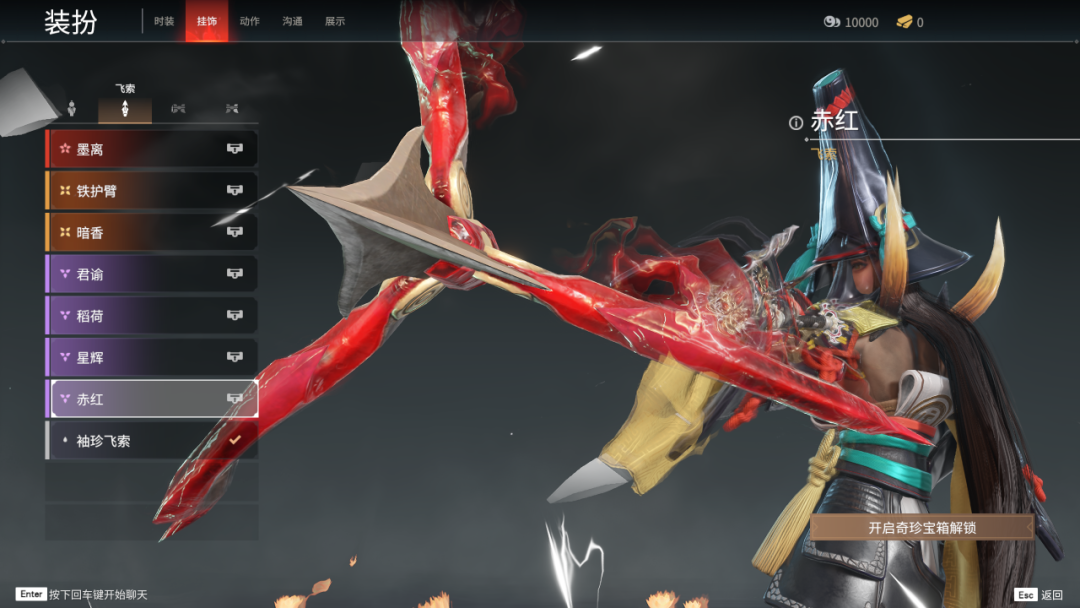The image size is (1080, 608).
Task: Click the highlighted 赤红 skin row
Action: (x=152, y=399)
